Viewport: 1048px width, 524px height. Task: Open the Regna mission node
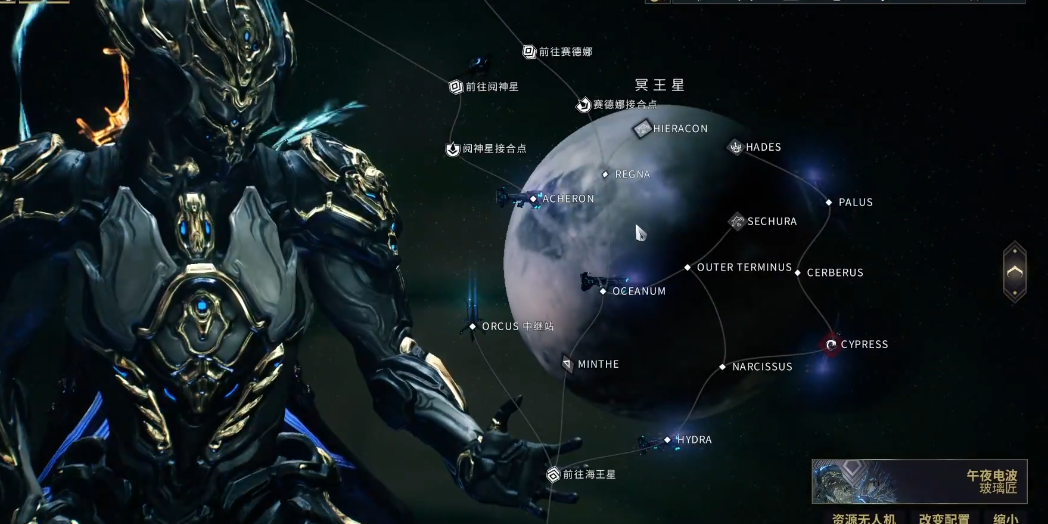(605, 175)
